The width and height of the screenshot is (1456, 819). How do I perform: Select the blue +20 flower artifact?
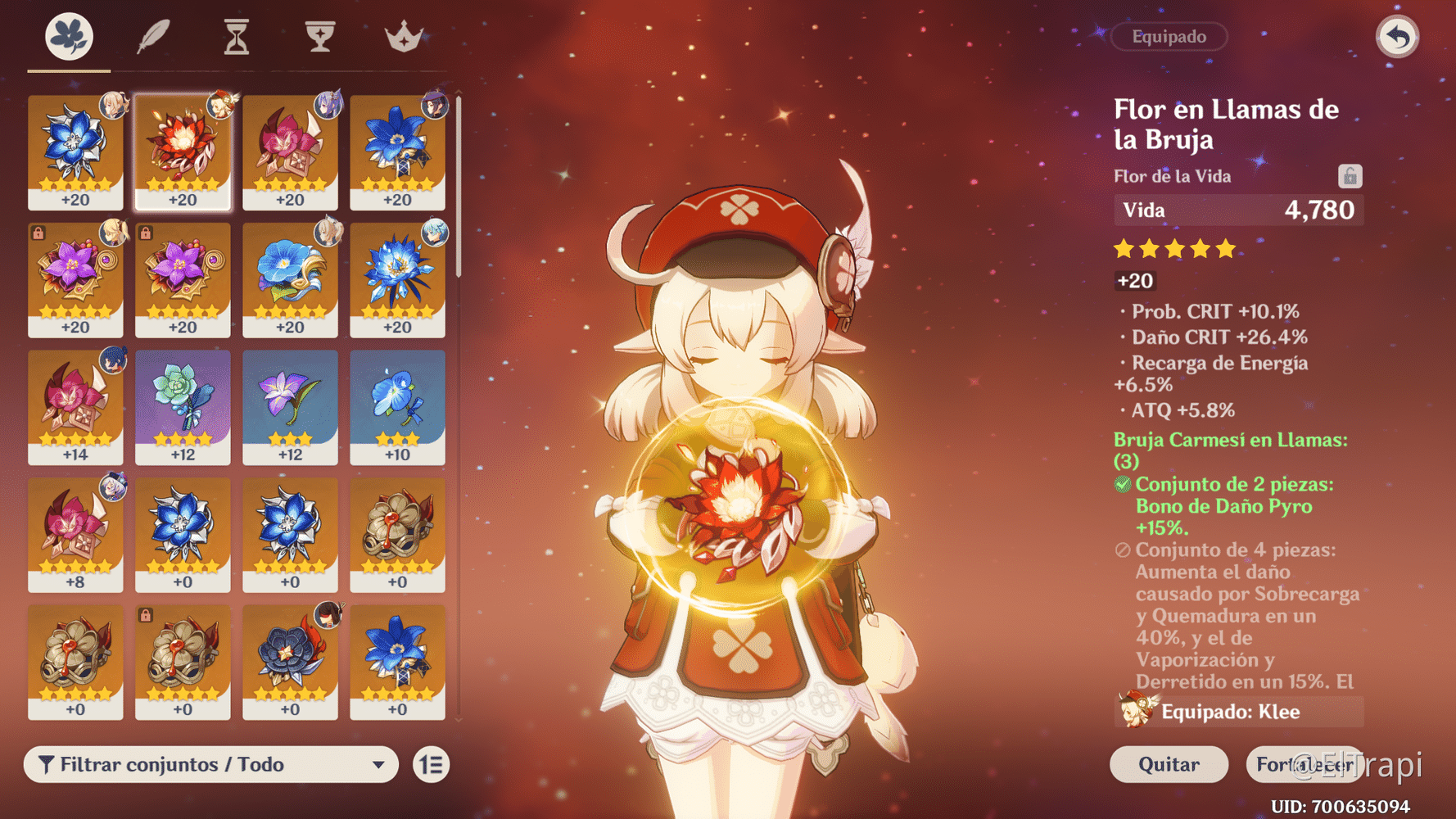pyautogui.click(x=75, y=152)
